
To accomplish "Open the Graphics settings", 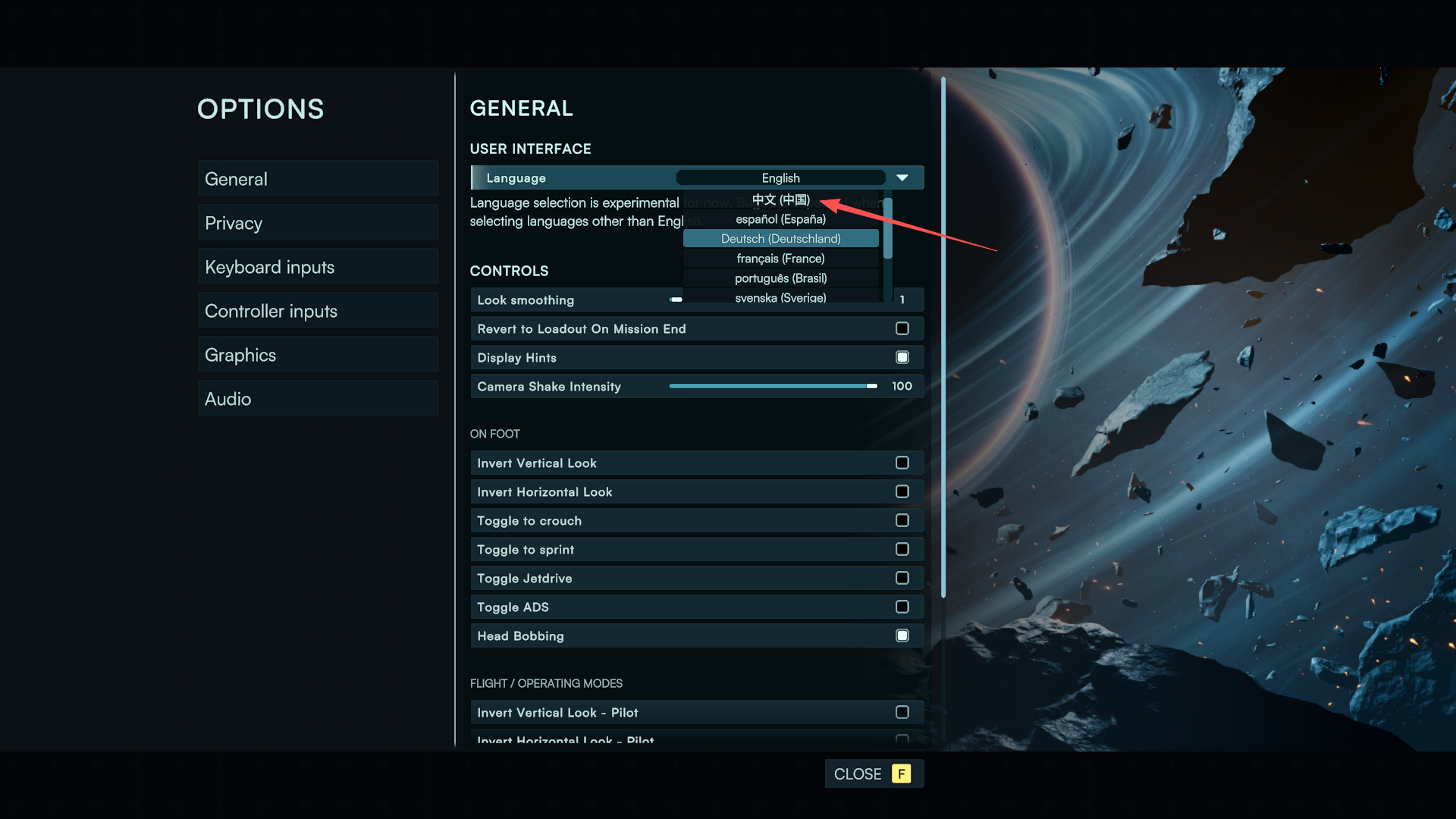I will pos(318,355).
